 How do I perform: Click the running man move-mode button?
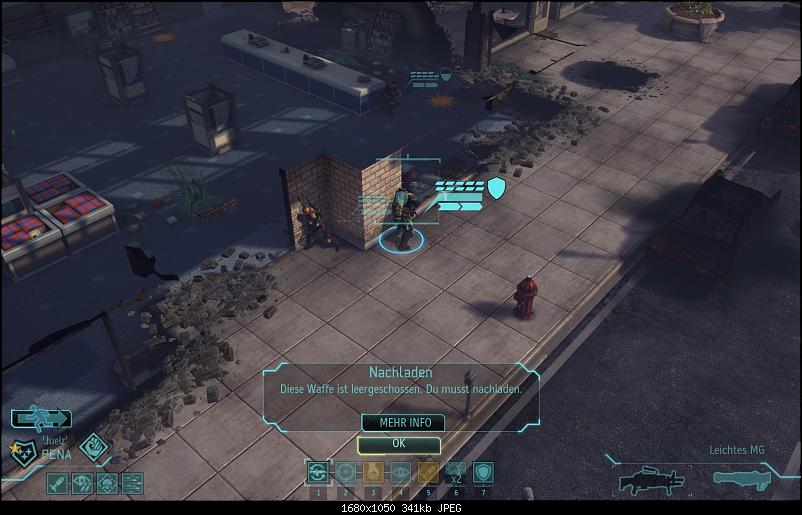pyautogui.click(x=41, y=419)
